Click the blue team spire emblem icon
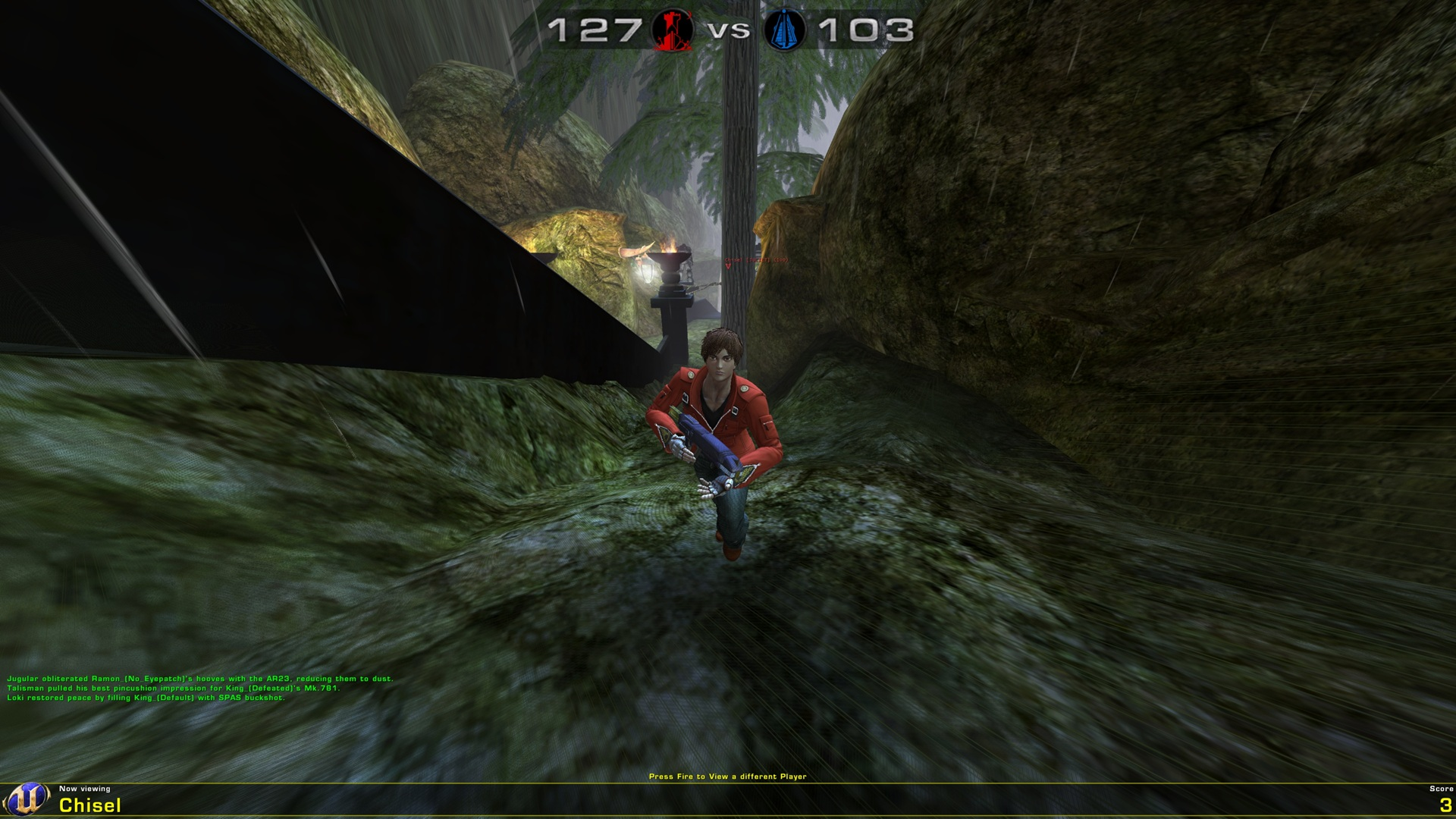The height and width of the screenshot is (819, 1456). (x=786, y=30)
